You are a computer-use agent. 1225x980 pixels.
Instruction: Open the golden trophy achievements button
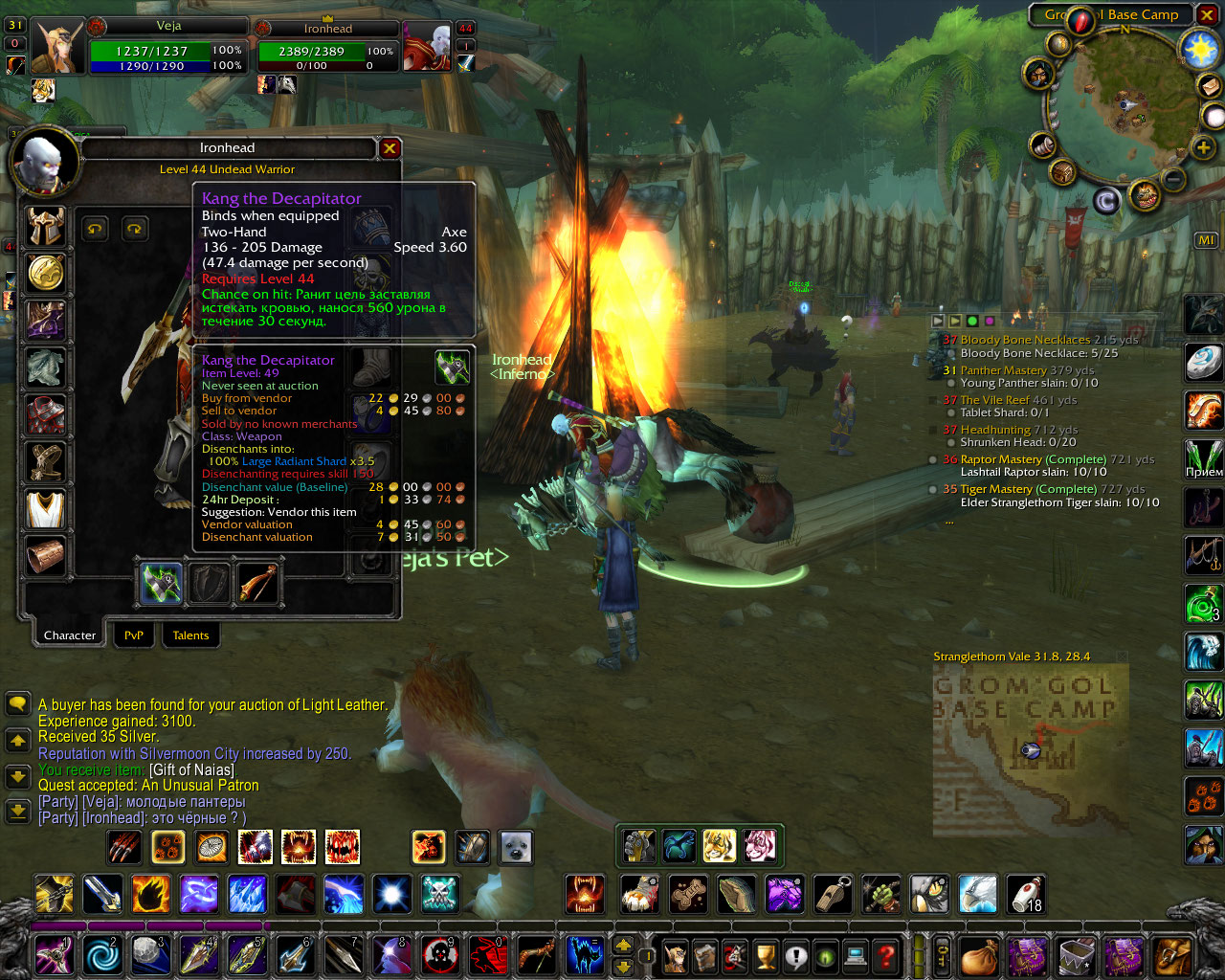click(765, 955)
